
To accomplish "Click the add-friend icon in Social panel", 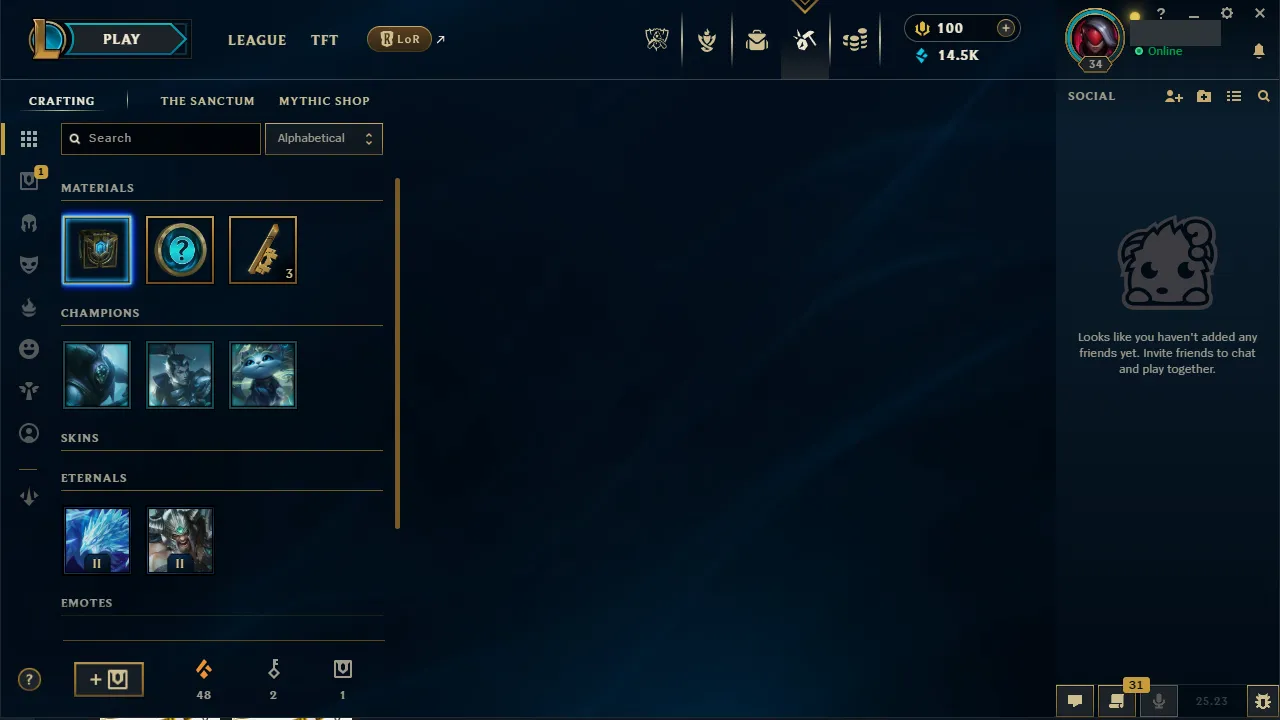I will point(1174,96).
